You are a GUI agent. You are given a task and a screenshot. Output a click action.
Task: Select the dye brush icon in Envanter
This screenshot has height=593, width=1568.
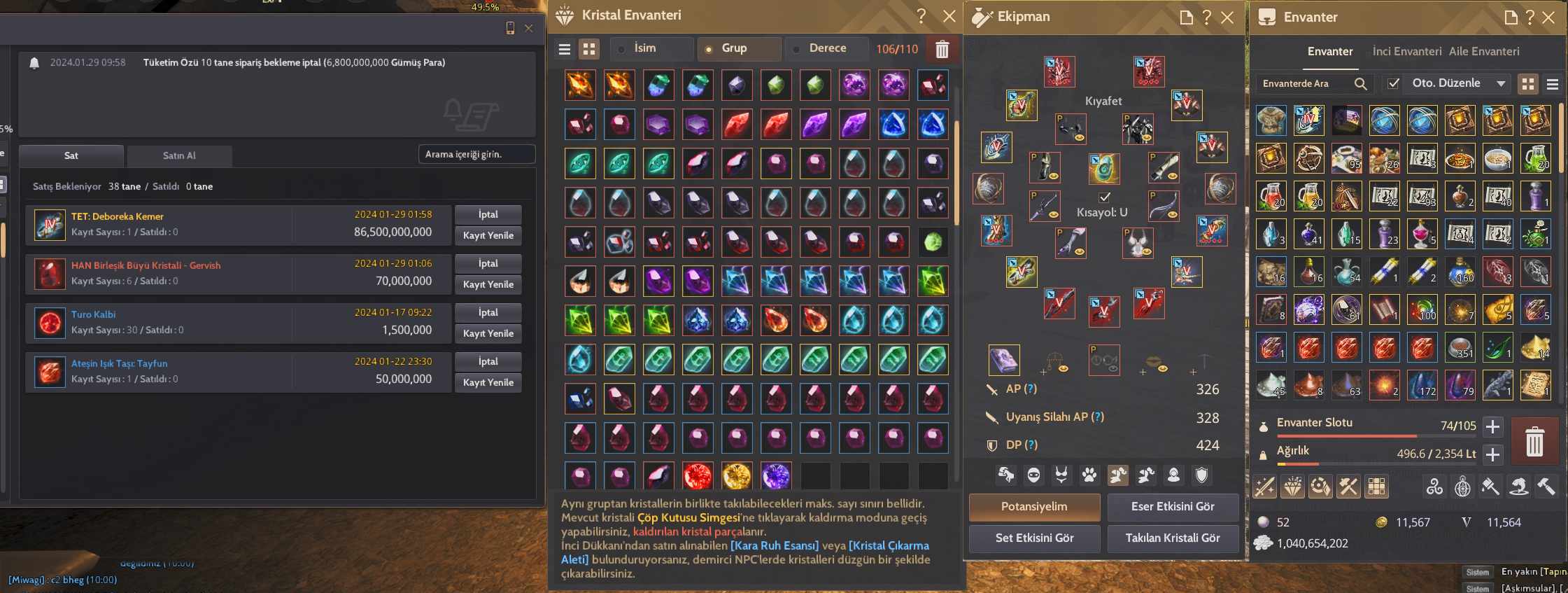coord(1490,485)
